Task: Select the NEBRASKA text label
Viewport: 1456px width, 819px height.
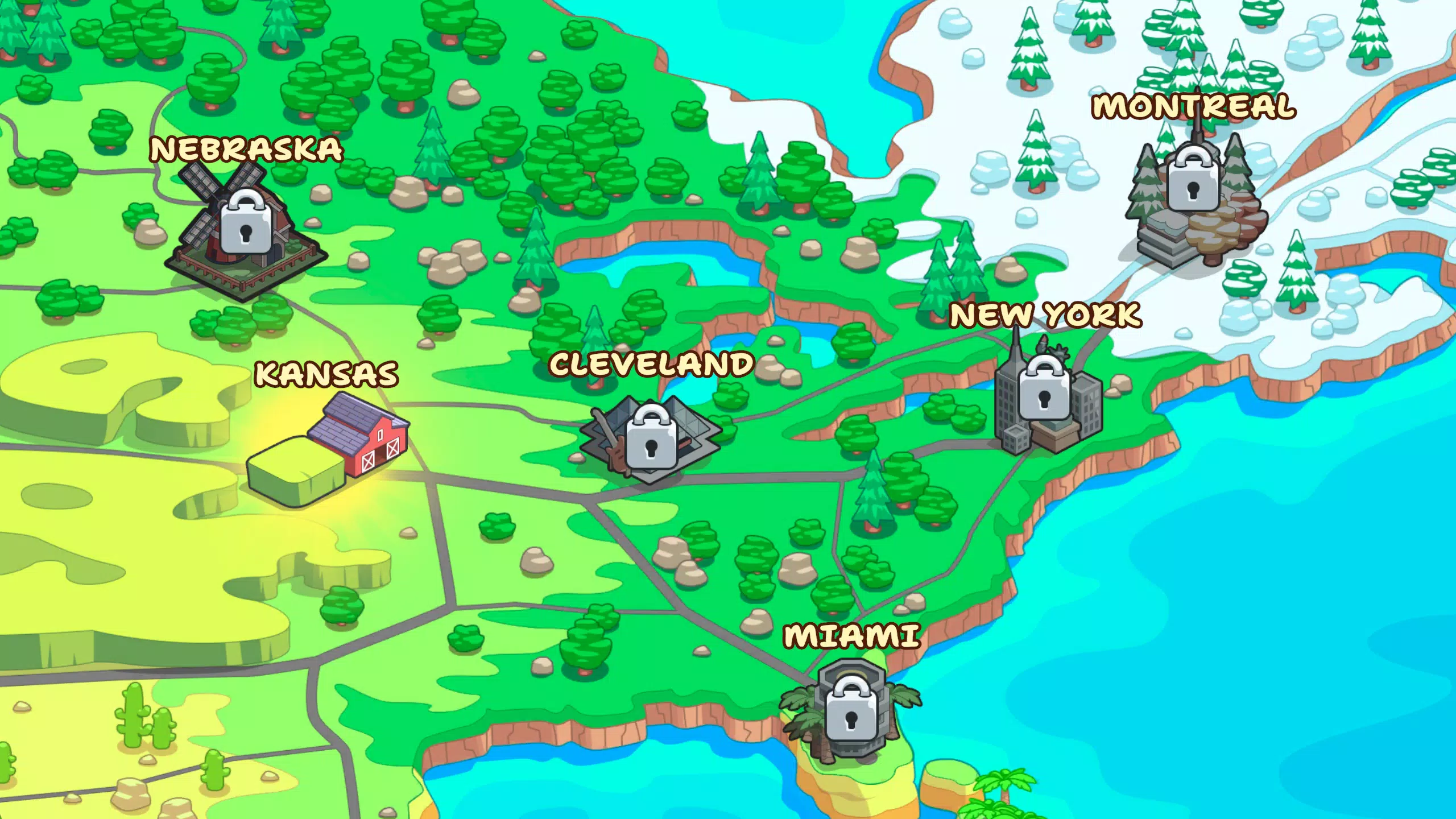Action: [x=246, y=150]
